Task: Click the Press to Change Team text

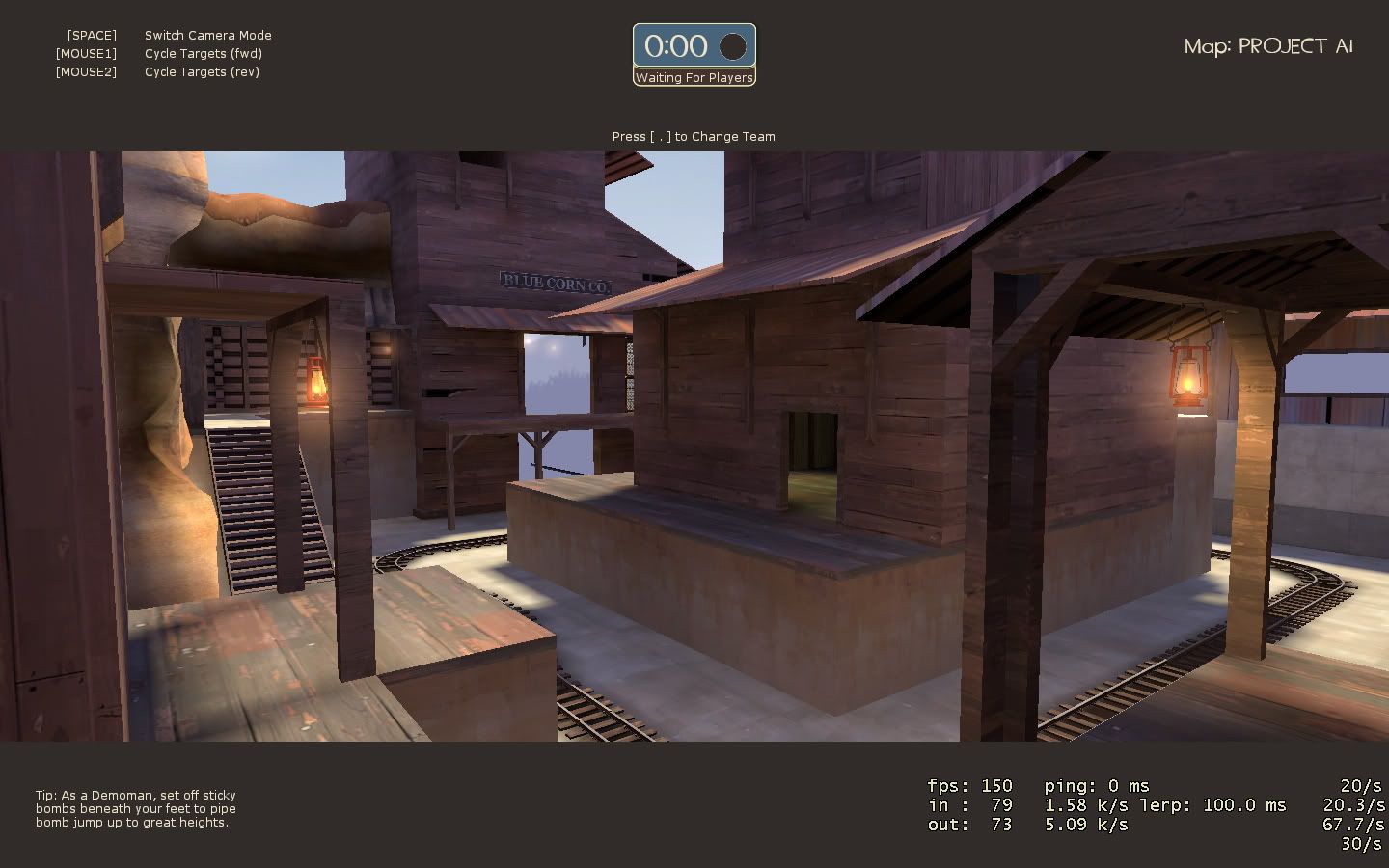Action: [694, 136]
